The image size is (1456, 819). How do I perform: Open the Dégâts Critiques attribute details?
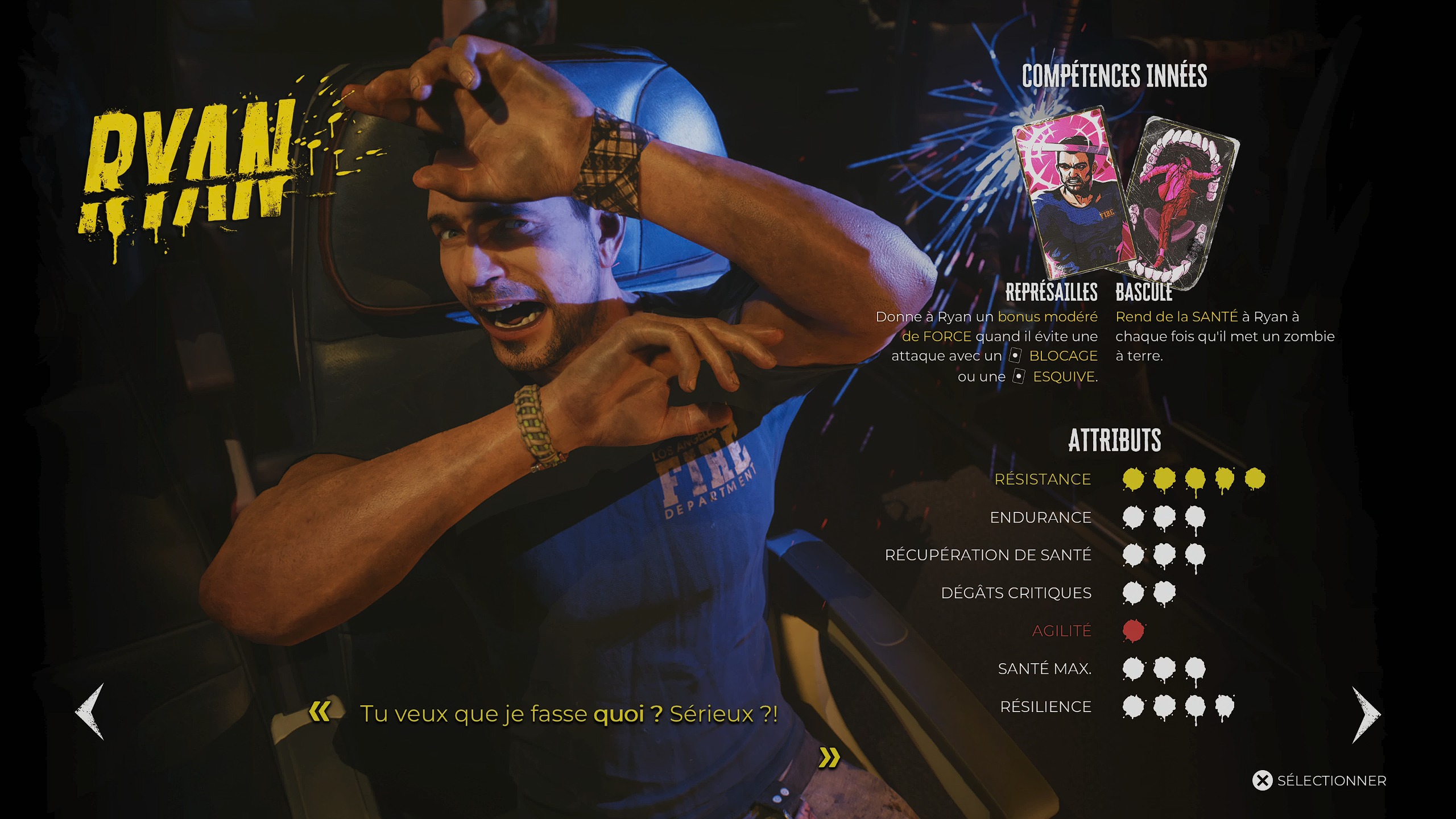pos(1018,593)
